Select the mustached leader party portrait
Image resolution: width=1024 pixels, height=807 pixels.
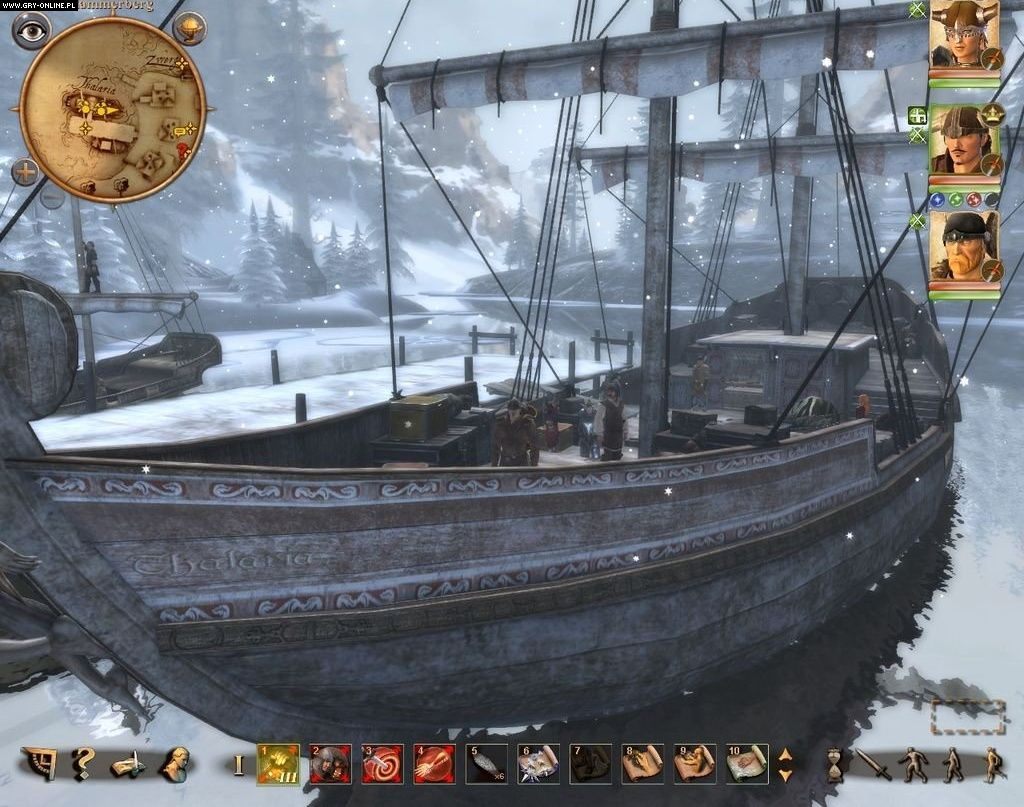[963, 140]
